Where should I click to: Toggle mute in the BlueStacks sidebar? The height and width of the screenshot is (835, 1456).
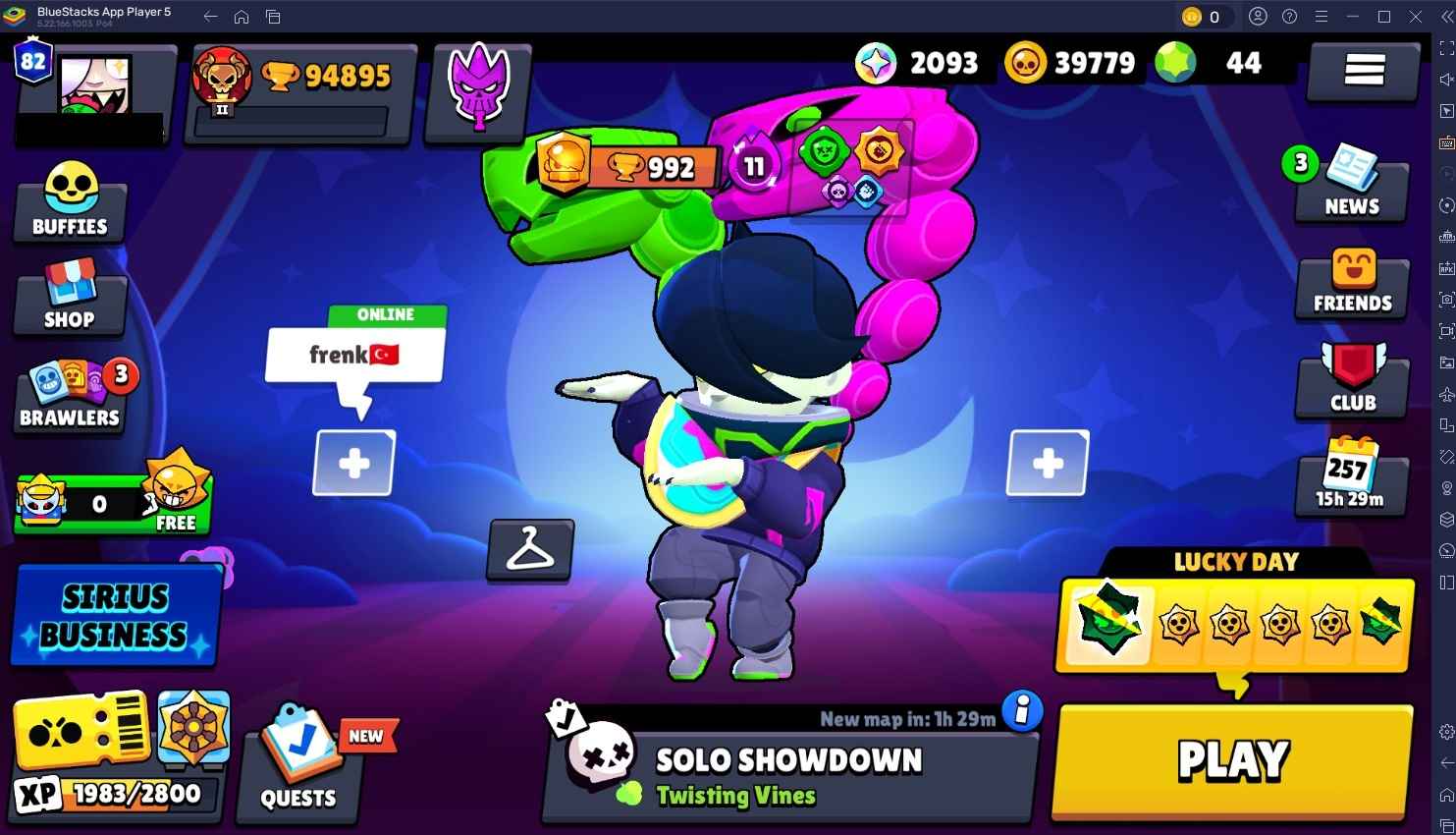click(1443, 79)
